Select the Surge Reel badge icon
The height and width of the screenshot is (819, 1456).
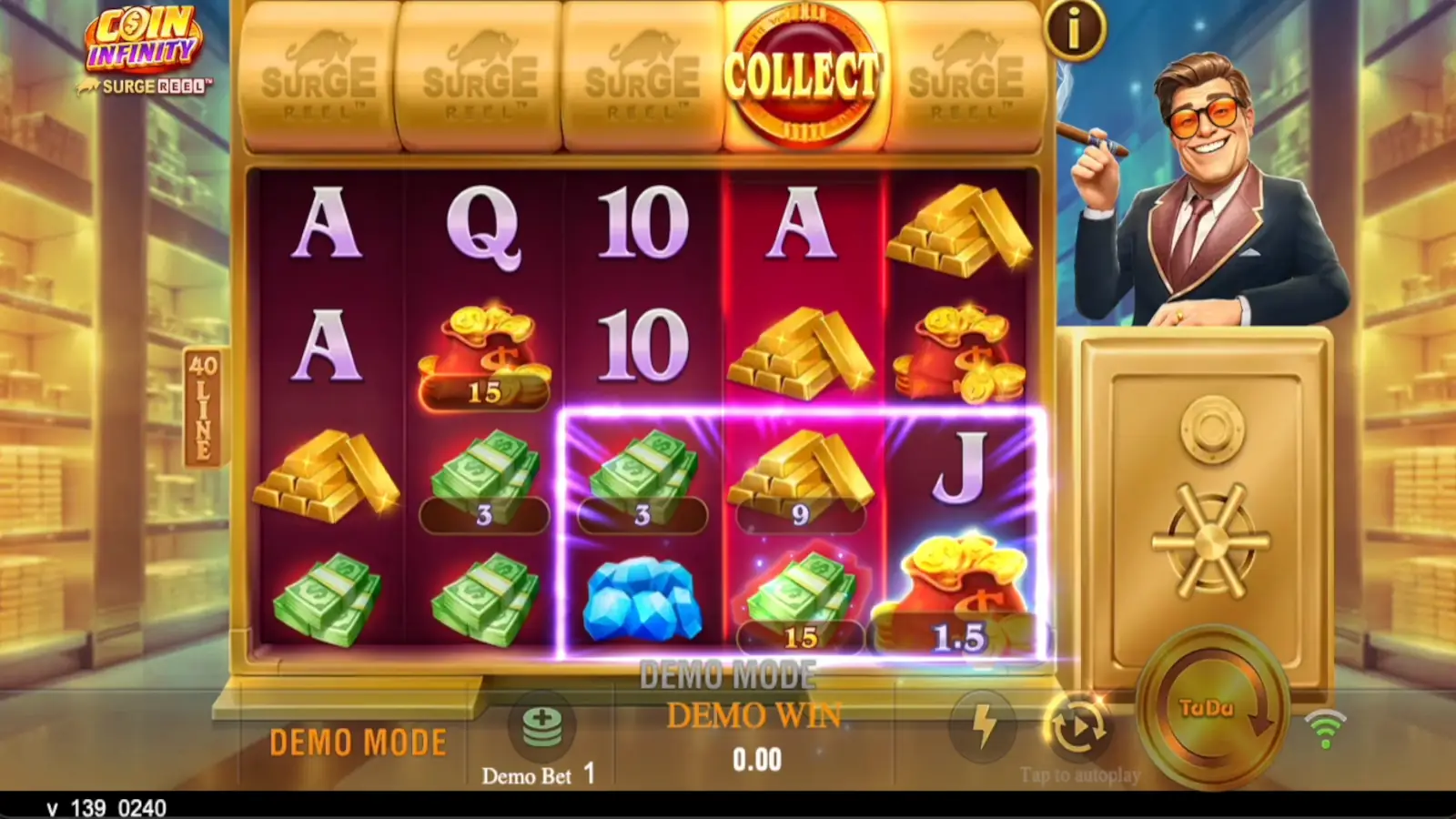[x=146, y=84]
